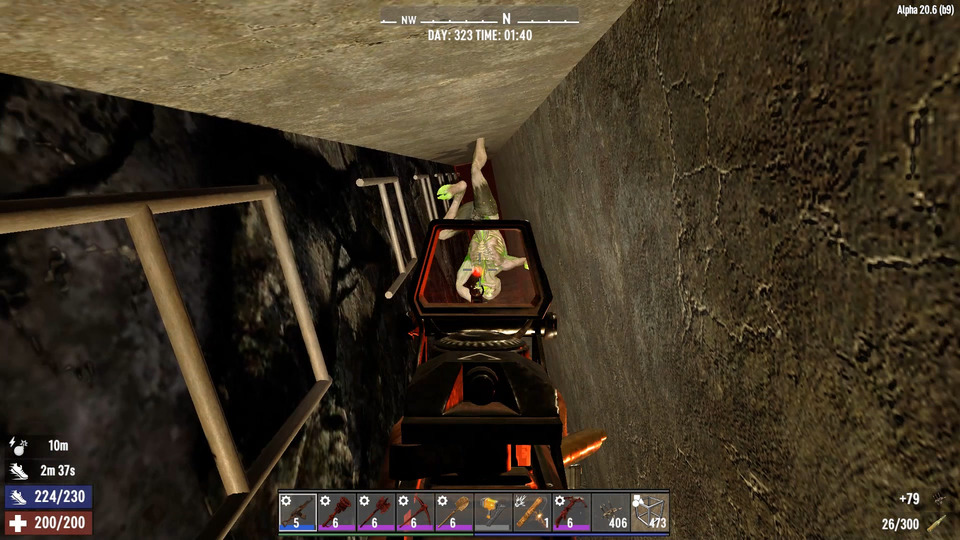Screen dimensions: 960x540
Task: Choose the red fire axe slot
Action: pos(376,511)
